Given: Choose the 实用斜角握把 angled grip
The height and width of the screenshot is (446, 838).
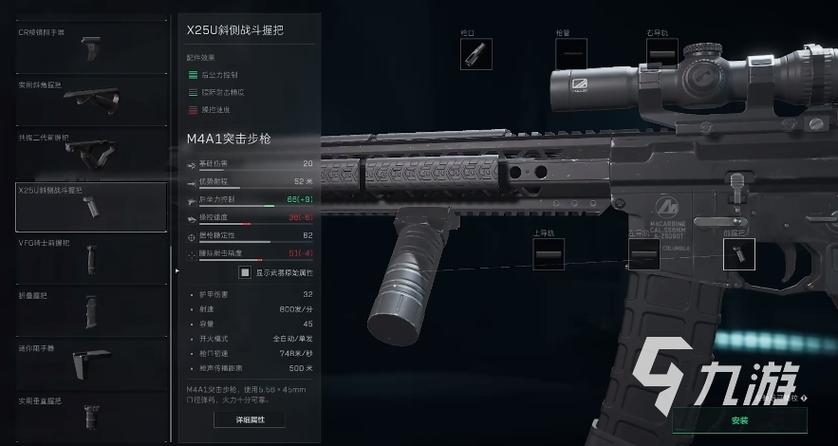Looking at the screenshot, I should (x=90, y=102).
